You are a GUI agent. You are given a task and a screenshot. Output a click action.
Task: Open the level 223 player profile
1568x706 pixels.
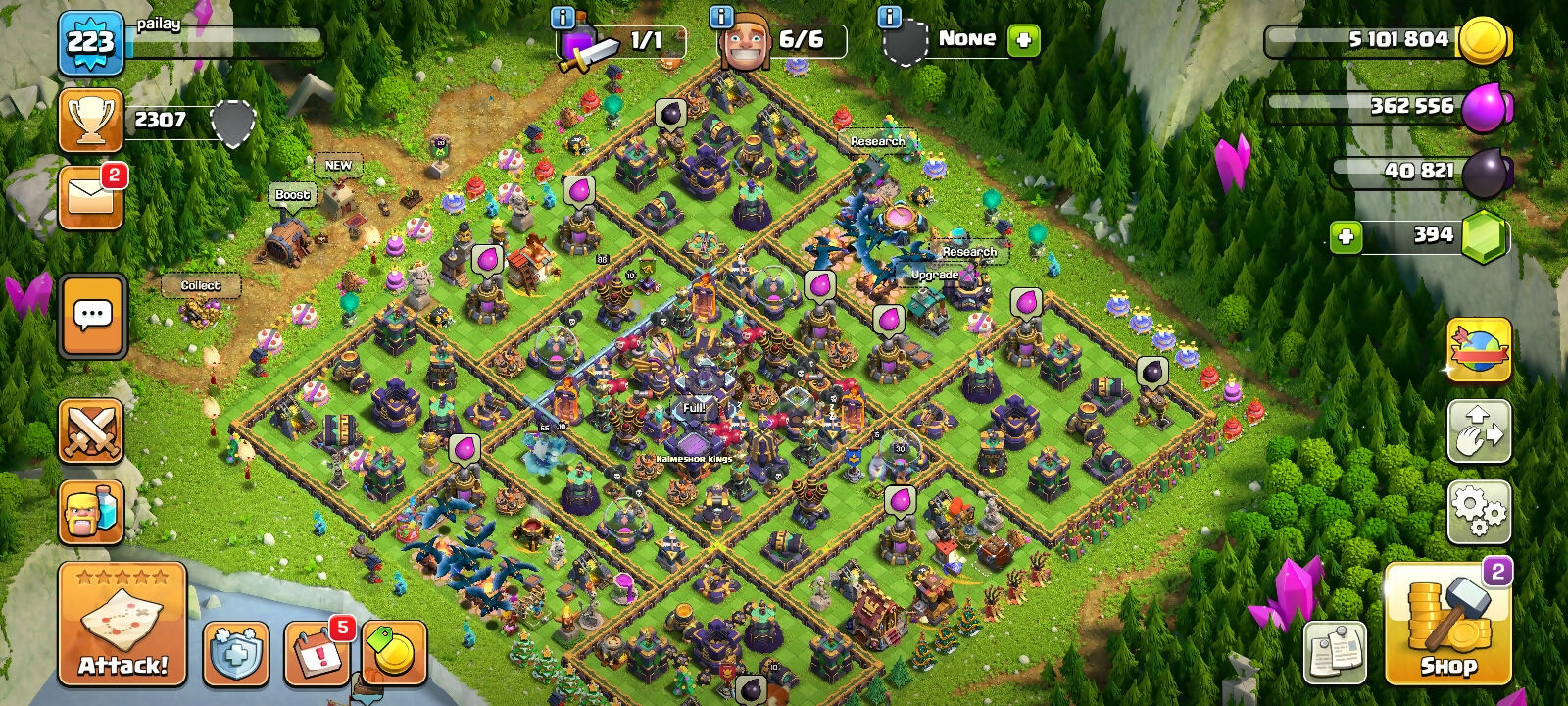pos(91,42)
